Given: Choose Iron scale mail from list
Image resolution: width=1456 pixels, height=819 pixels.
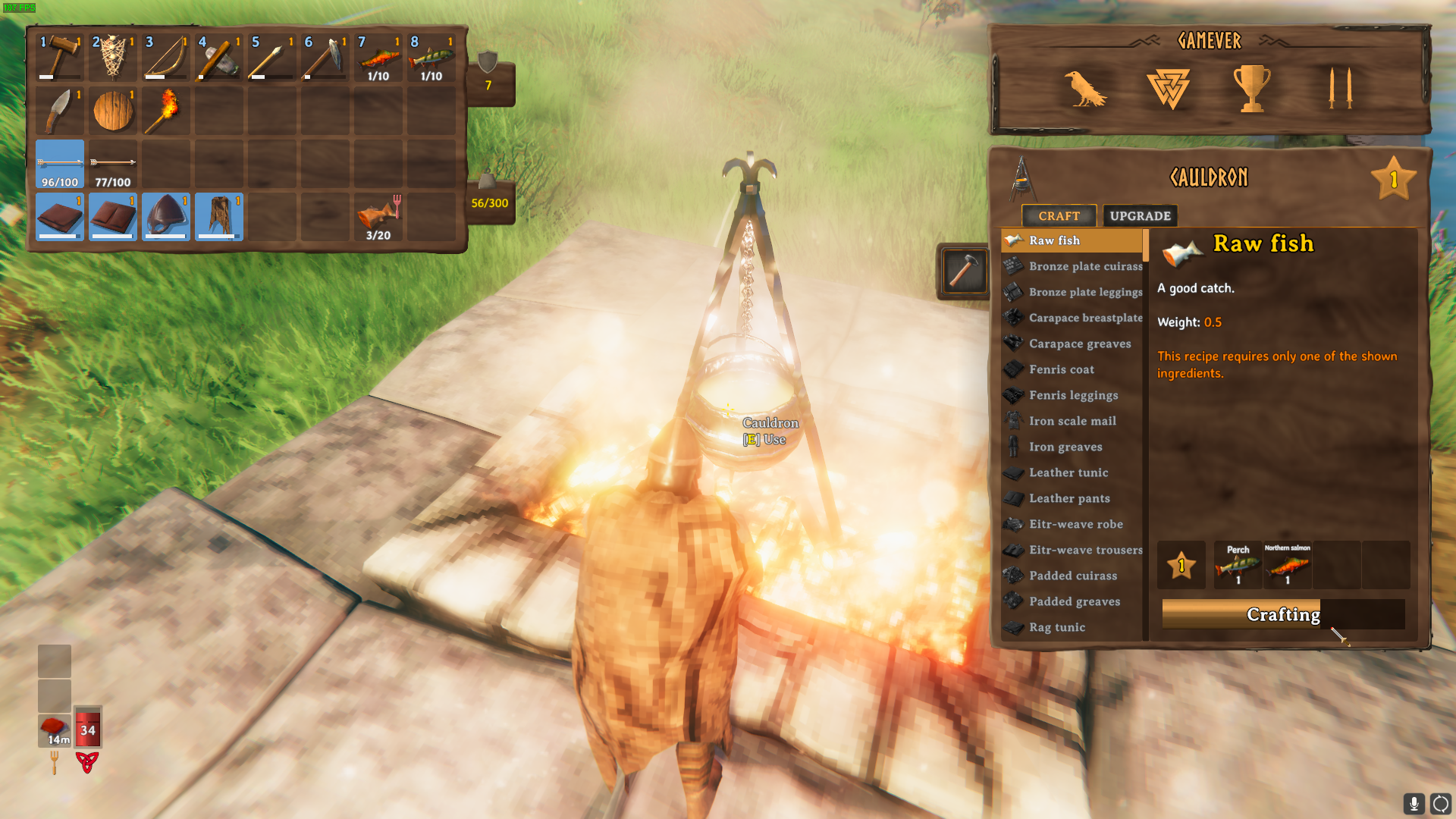Looking at the screenshot, I should click(x=1072, y=421).
